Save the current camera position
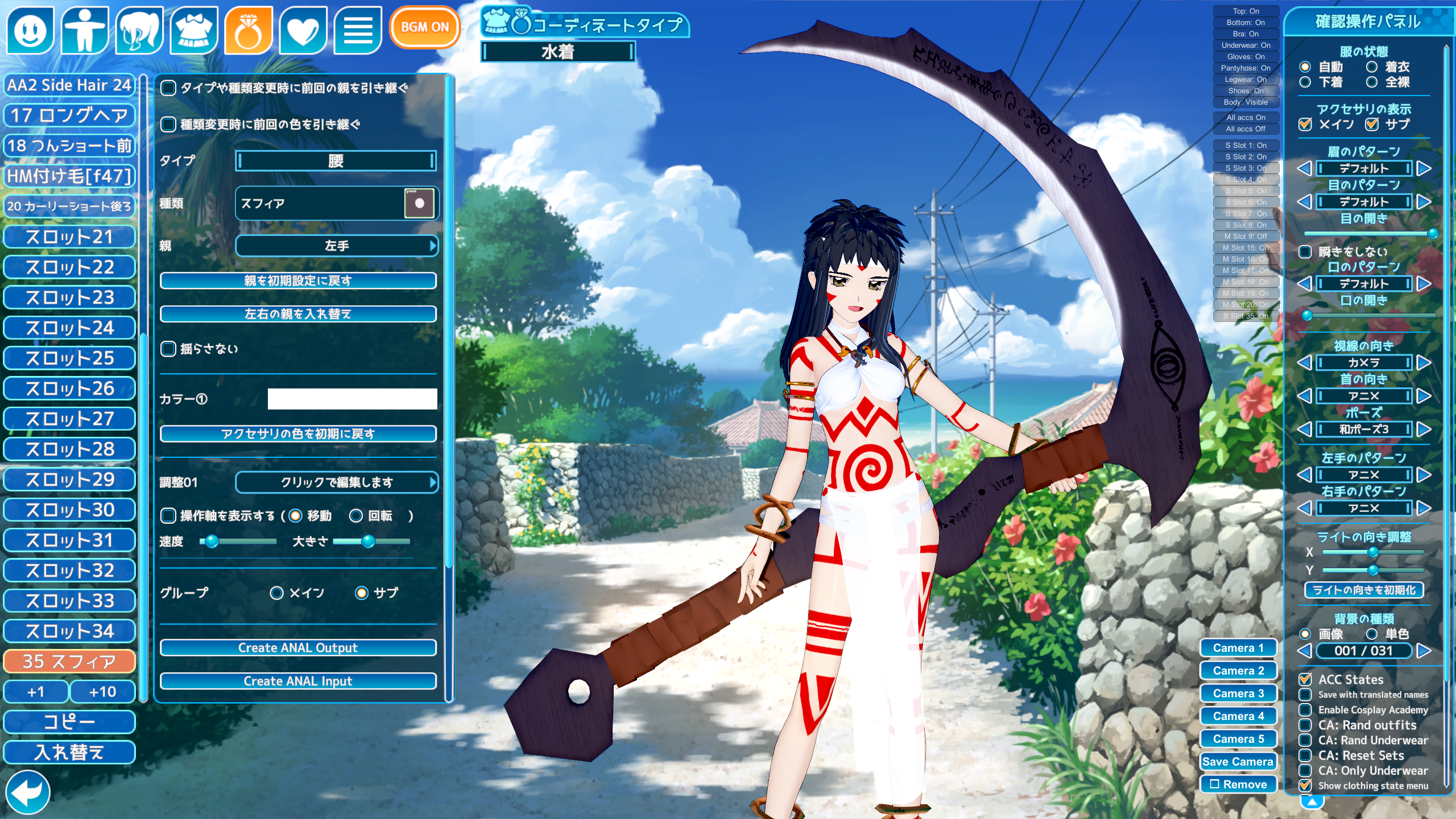1456x819 pixels. pyautogui.click(x=1238, y=762)
